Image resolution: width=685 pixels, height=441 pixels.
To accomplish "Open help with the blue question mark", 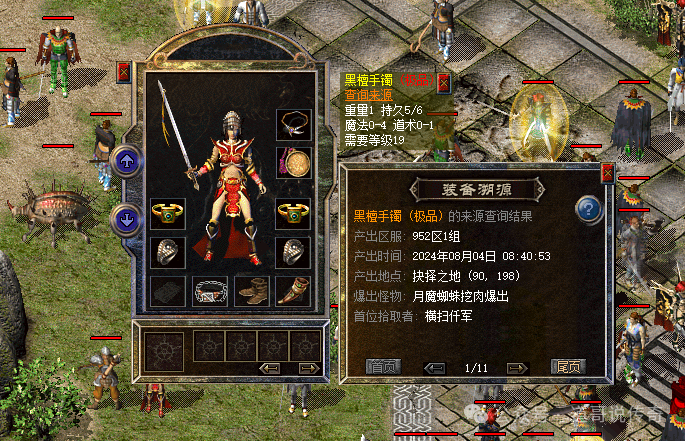I will [588, 210].
